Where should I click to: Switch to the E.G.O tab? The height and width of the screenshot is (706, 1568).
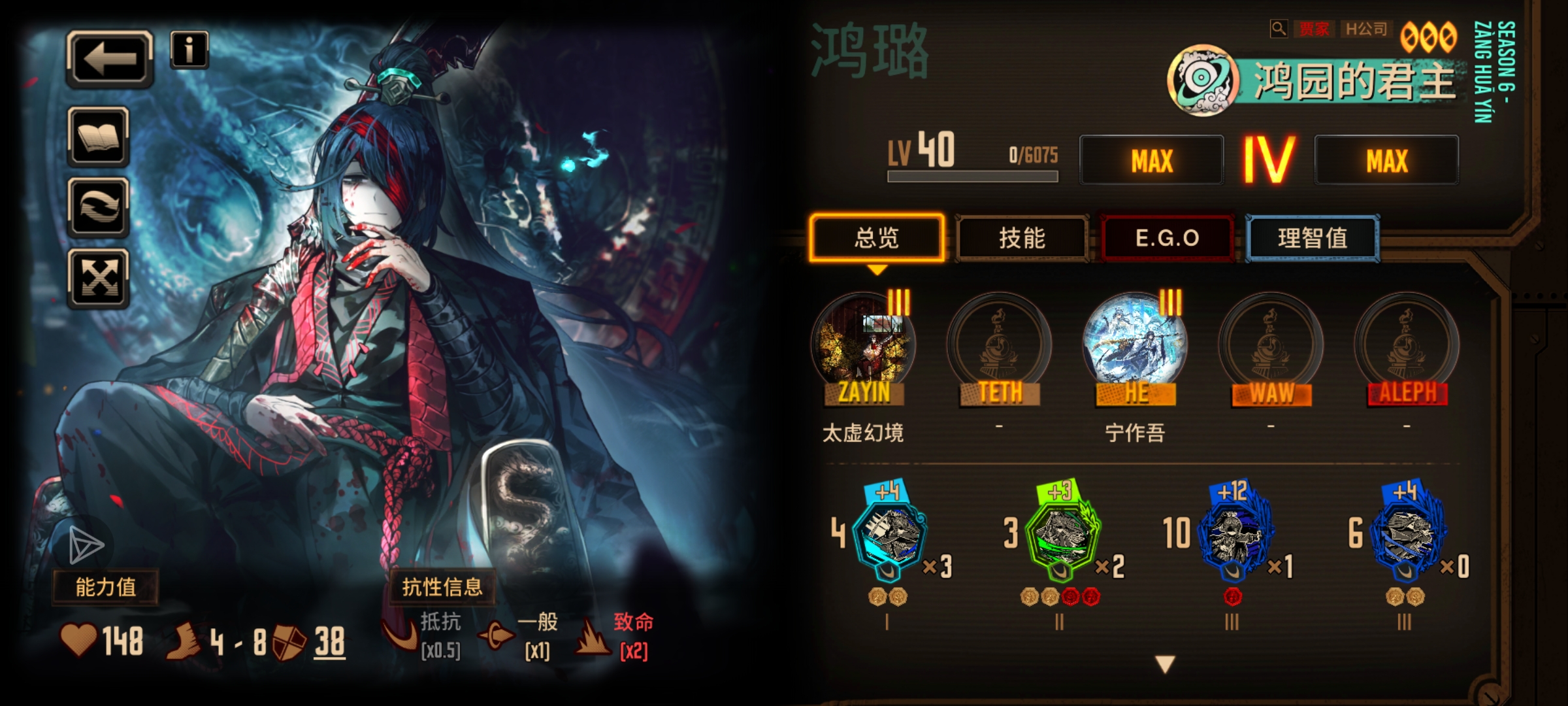1168,238
